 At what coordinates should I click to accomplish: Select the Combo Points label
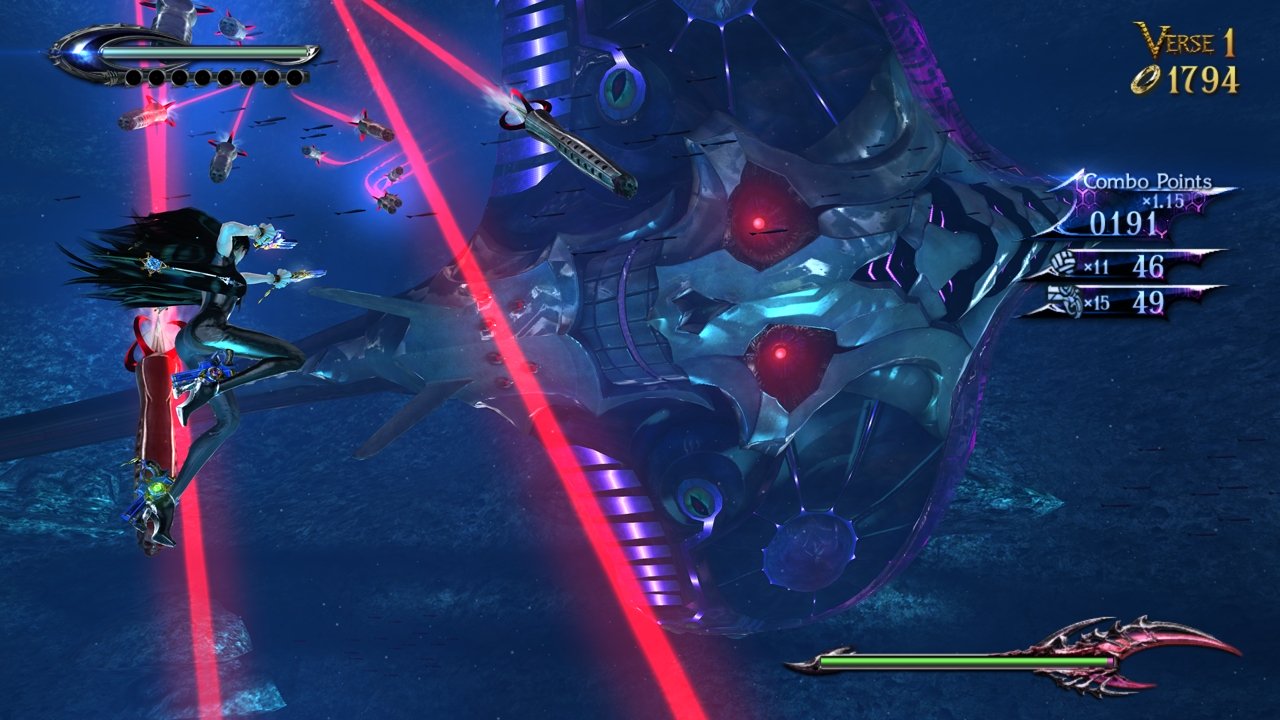[x=1147, y=183]
